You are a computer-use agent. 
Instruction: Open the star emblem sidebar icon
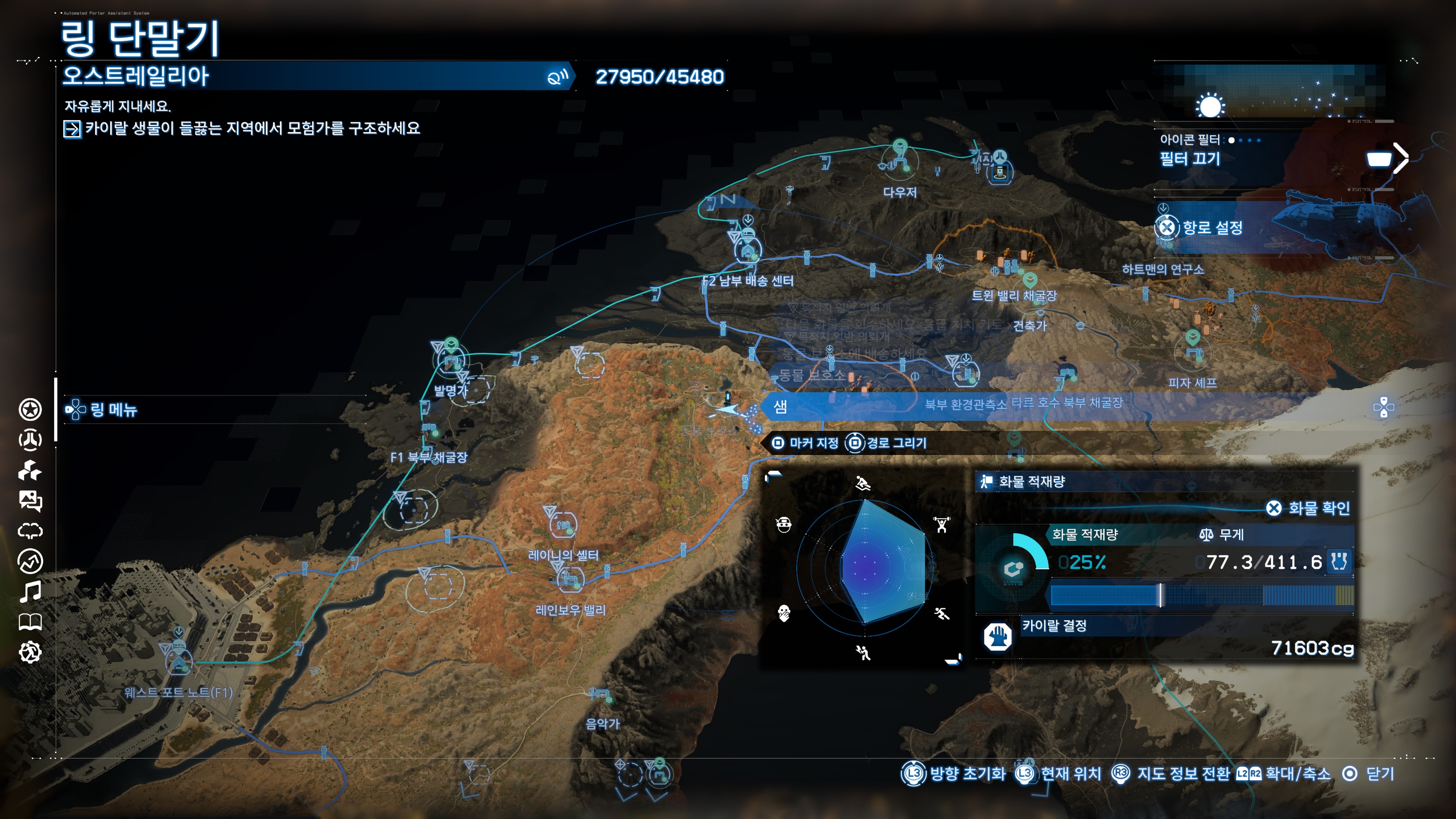pyautogui.click(x=30, y=409)
